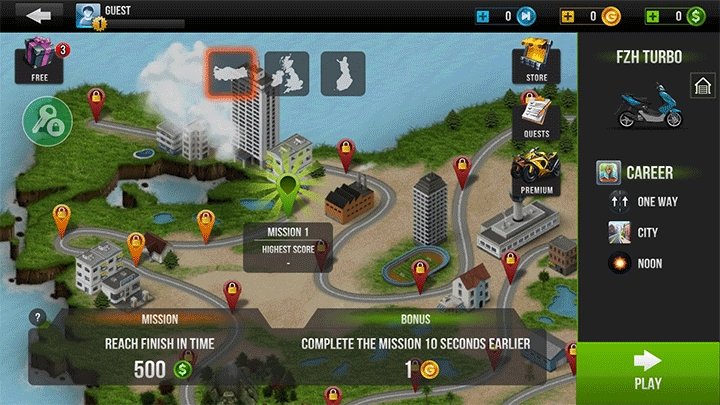Open the Career mode selector
Image resolution: width=720 pixels, height=405 pixels.
(636, 172)
